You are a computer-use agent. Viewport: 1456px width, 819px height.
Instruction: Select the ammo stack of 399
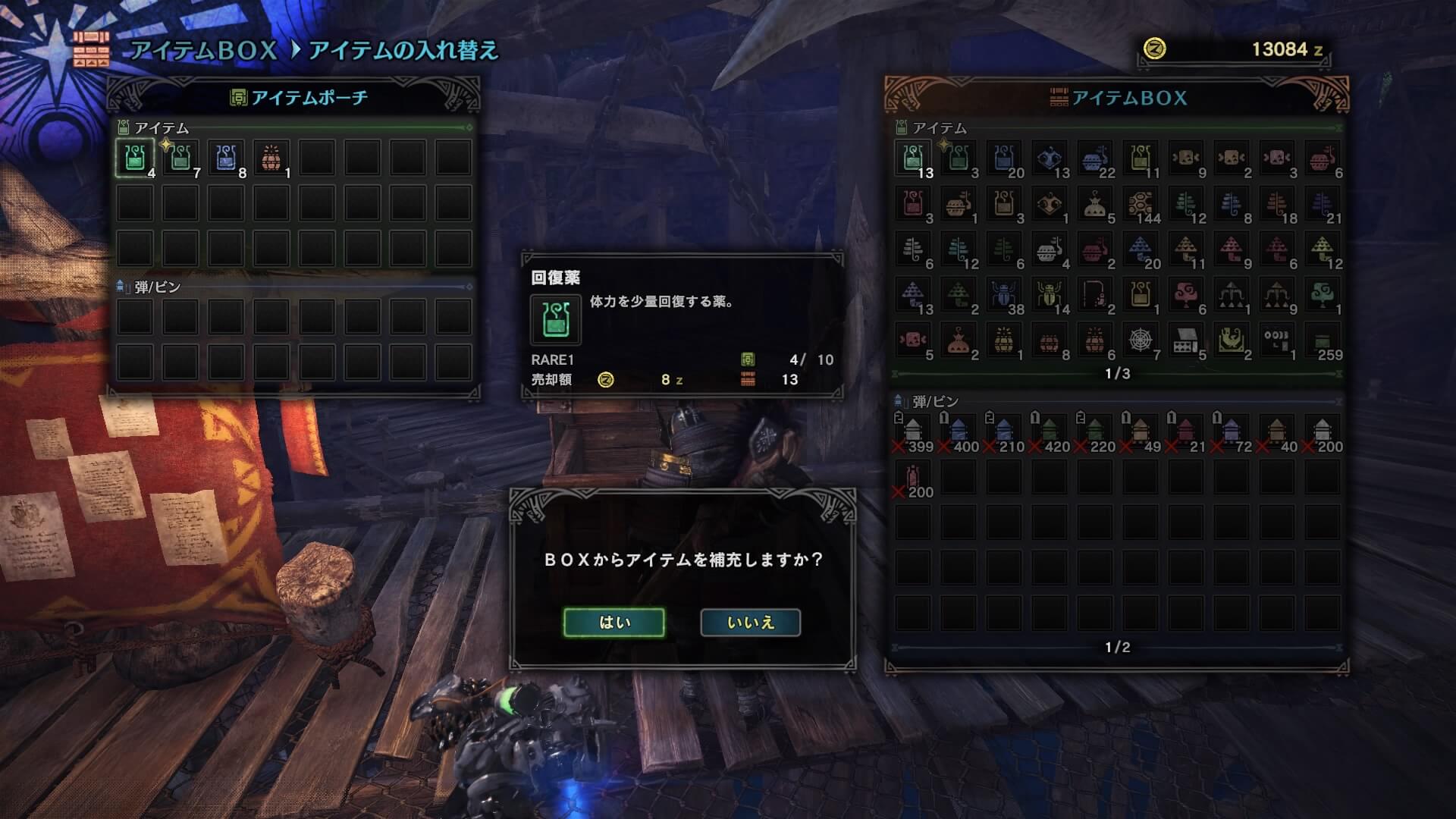(913, 432)
